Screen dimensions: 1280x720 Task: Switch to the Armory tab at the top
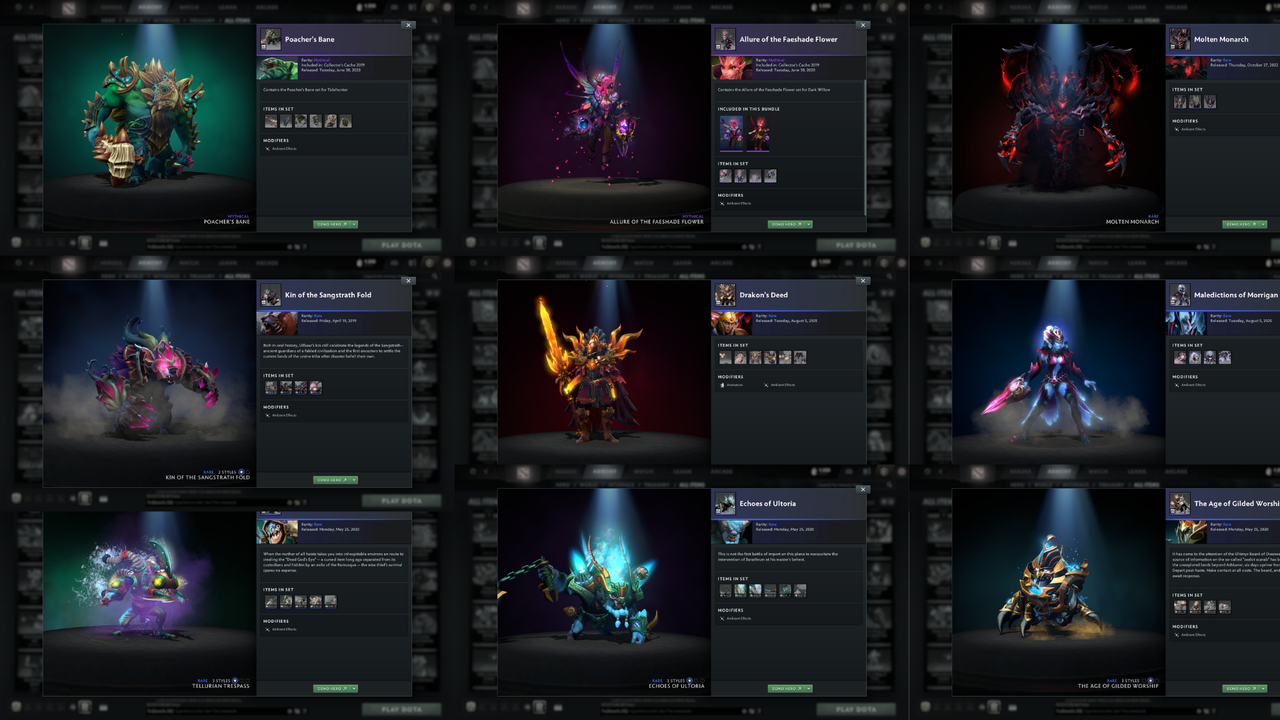tap(150, 6)
